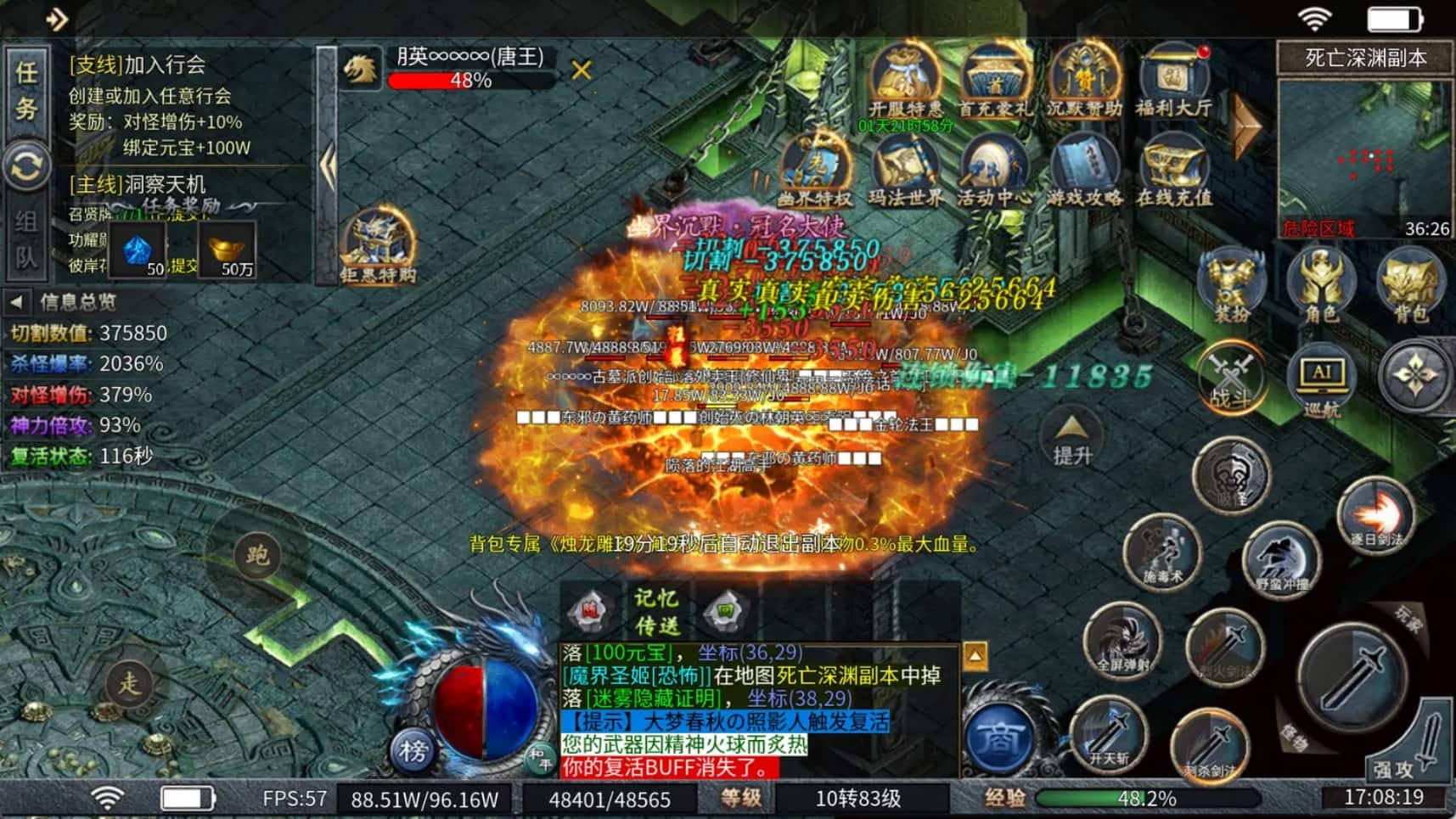Open the 背包 backpack icon
1456x819 pixels.
click(x=1410, y=286)
